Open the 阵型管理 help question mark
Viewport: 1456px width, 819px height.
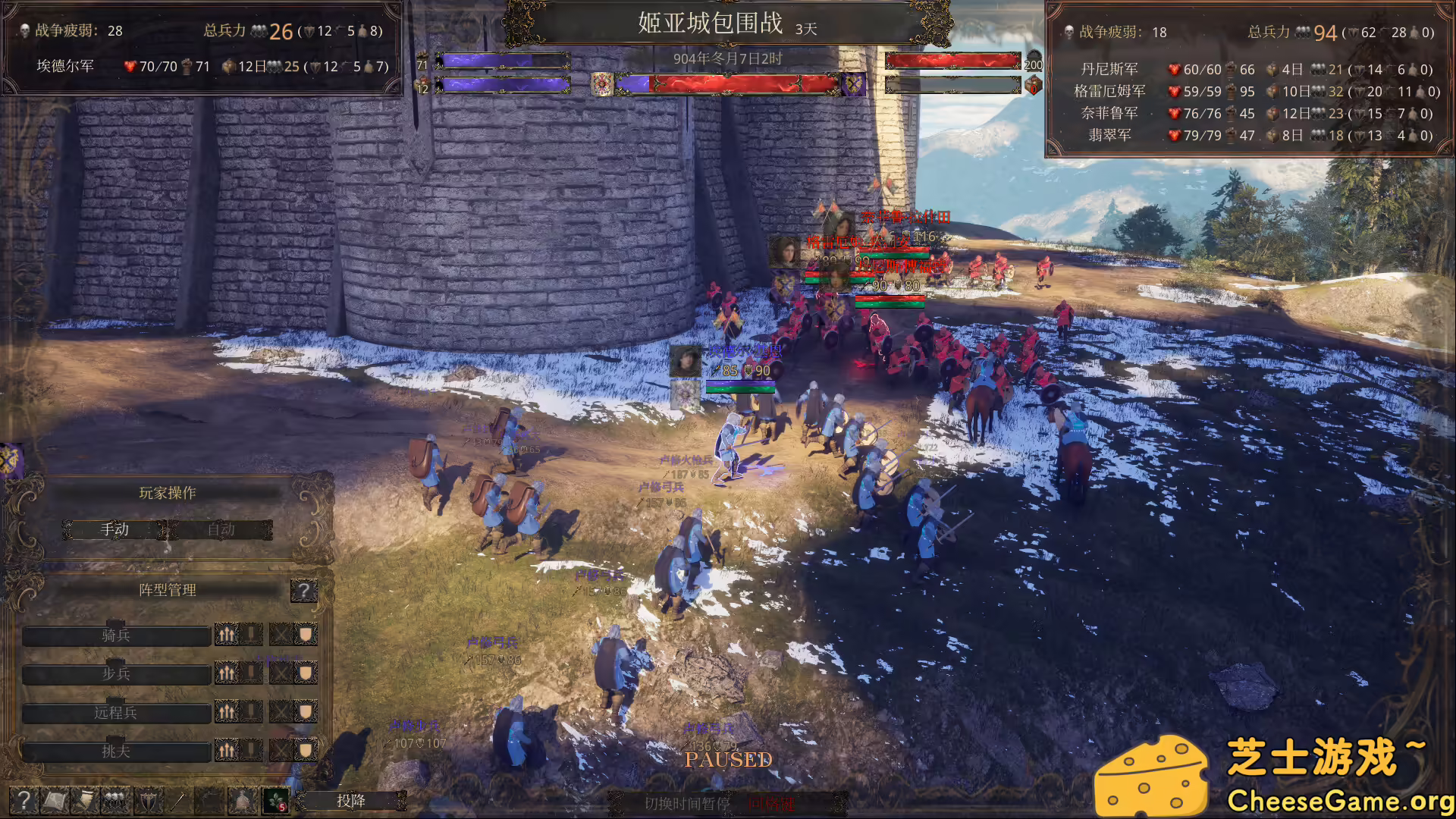[x=304, y=591]
